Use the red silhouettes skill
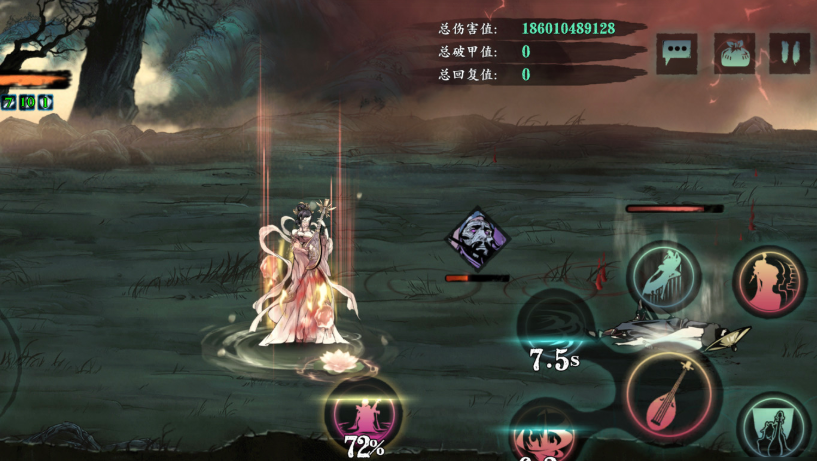Screen dimensions: 817x461 click(768, 281)
